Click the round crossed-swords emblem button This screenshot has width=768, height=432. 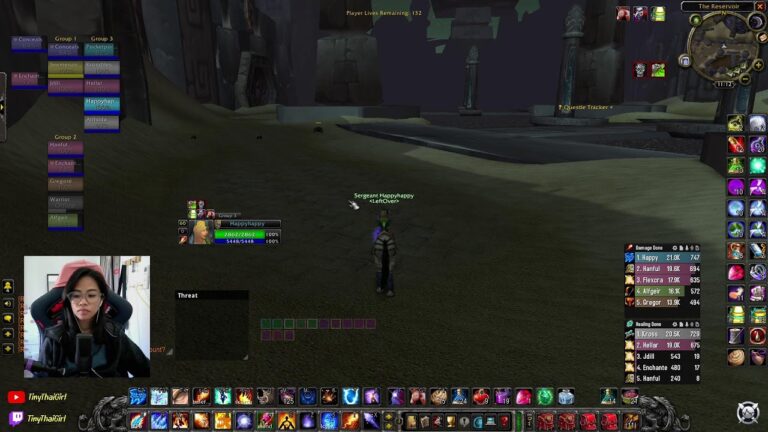(747, 412)
